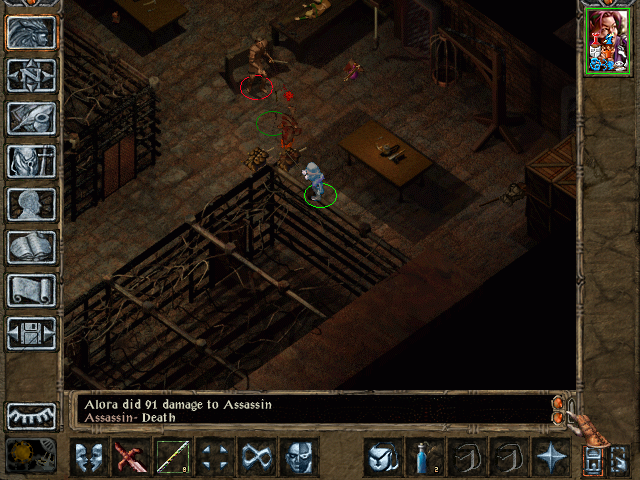This screenshot has width=640, height=480.
Task: Open the mage spellbook
Action: tap(32, 247)
